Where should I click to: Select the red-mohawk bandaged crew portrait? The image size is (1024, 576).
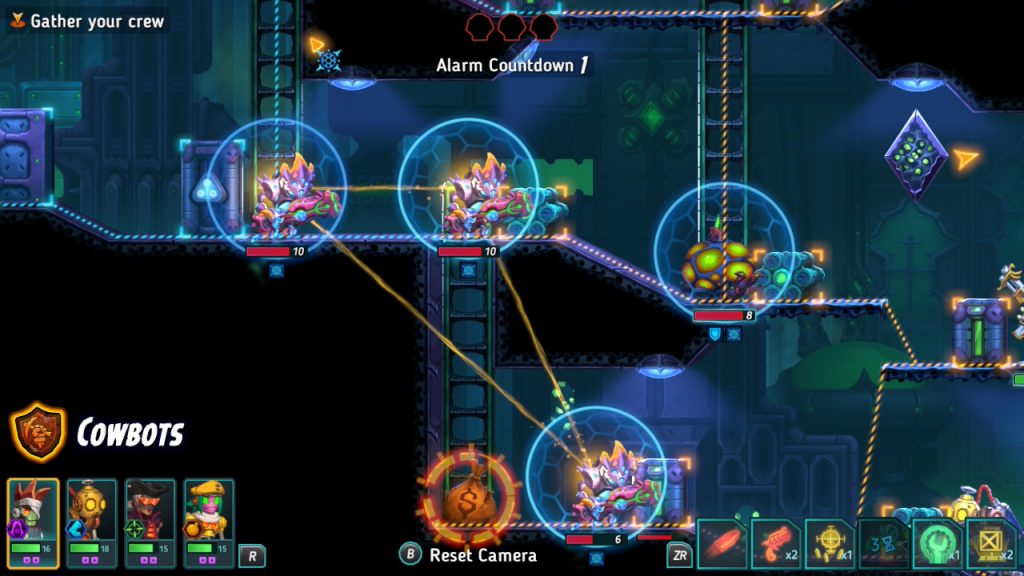34,510
